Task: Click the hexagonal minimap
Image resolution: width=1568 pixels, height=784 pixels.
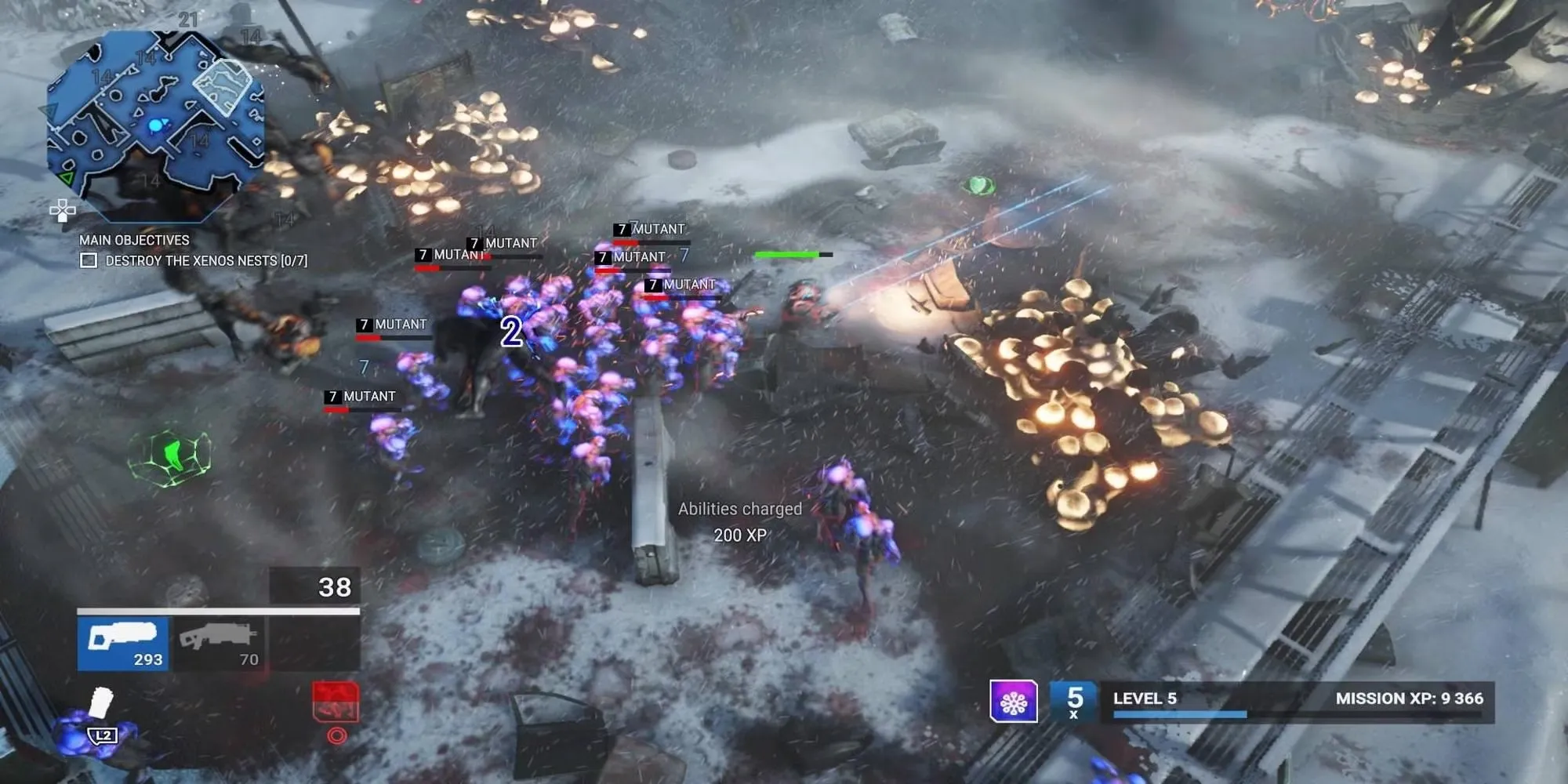Action: [x=155, y=124]
